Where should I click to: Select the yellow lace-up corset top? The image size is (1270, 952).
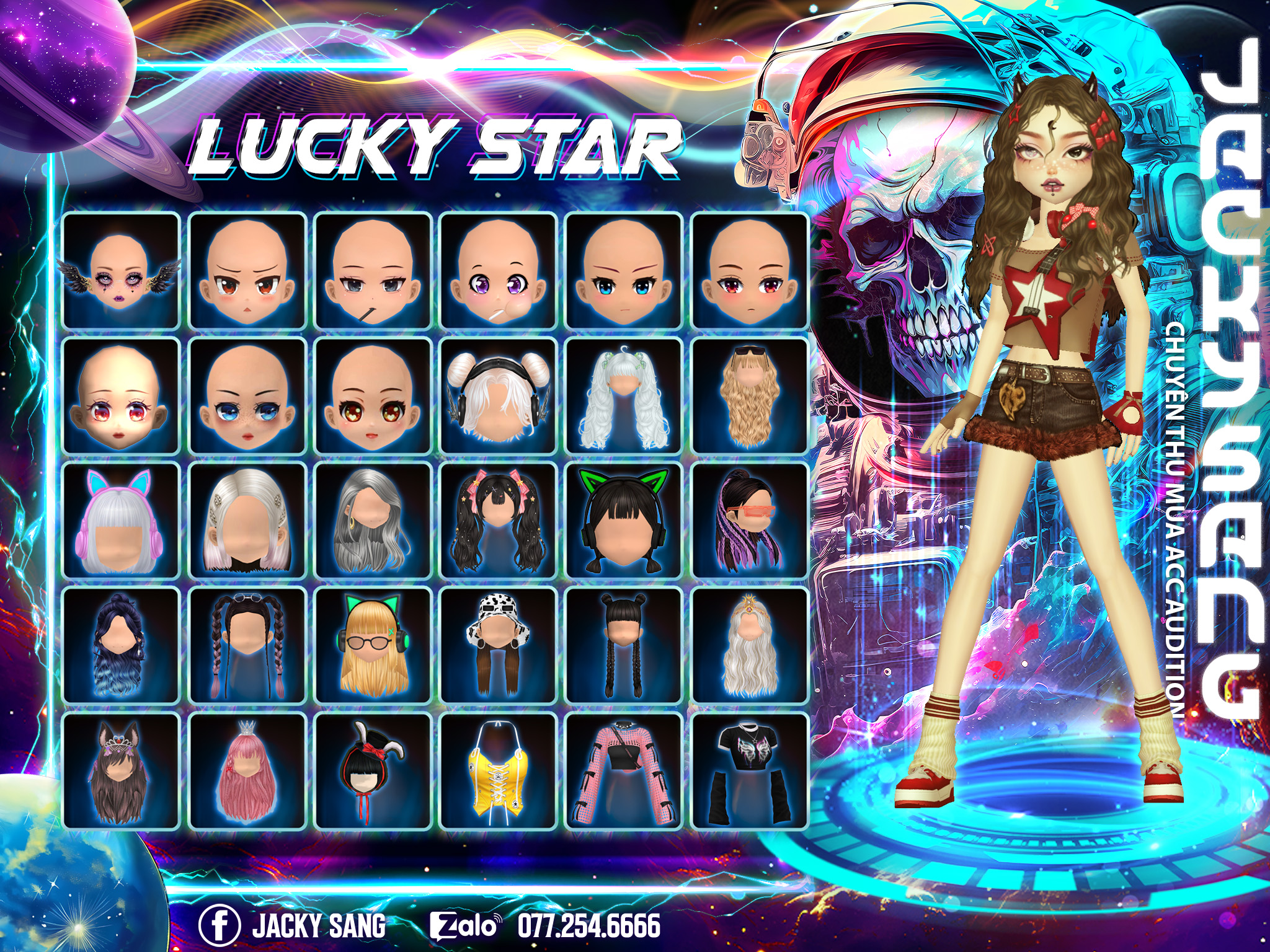point(498,770)
